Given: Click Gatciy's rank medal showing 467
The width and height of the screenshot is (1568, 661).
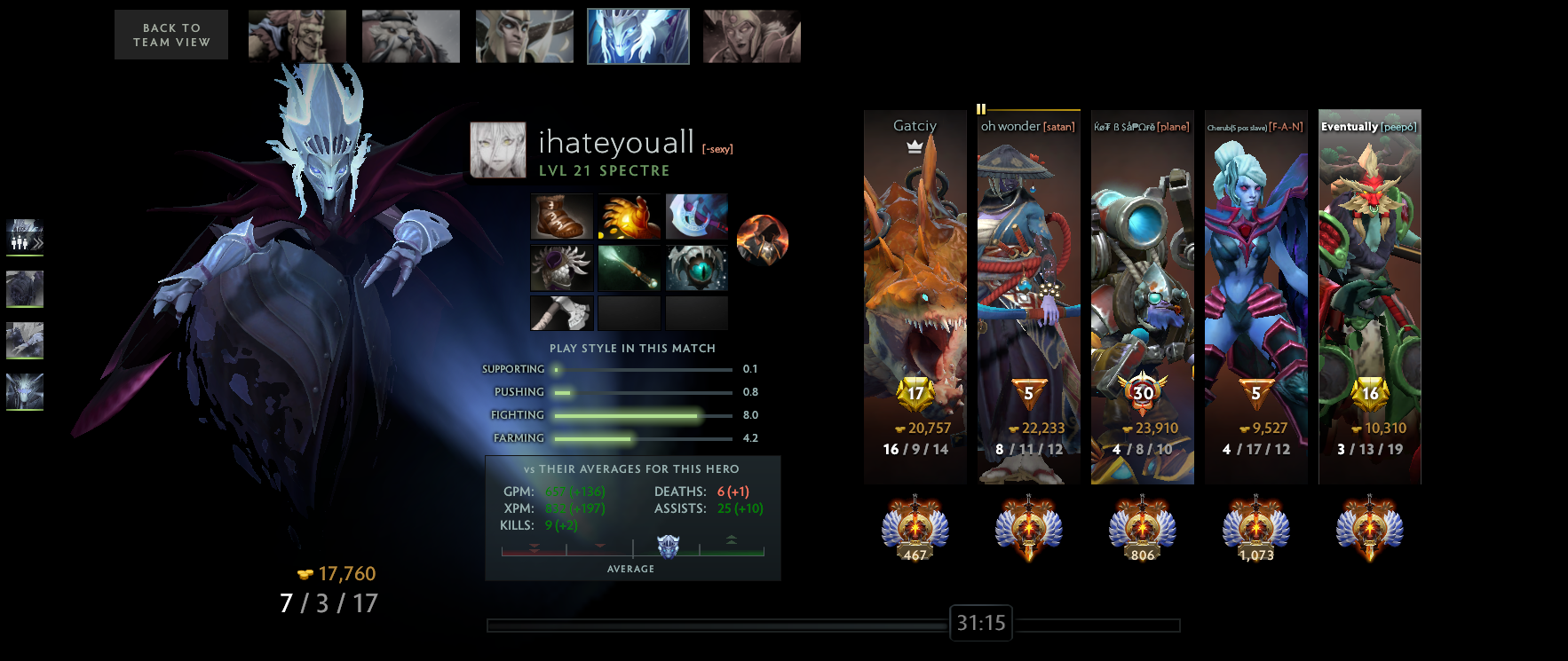Looking at the screenshot, I should point(914,530).
